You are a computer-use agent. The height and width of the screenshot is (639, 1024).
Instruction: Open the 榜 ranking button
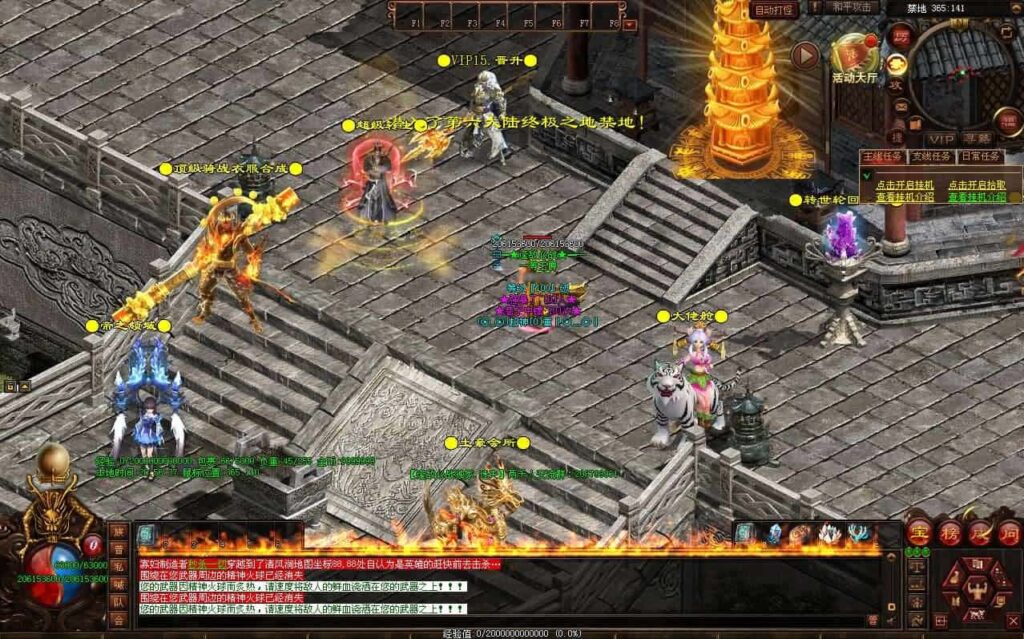[949, 531]
